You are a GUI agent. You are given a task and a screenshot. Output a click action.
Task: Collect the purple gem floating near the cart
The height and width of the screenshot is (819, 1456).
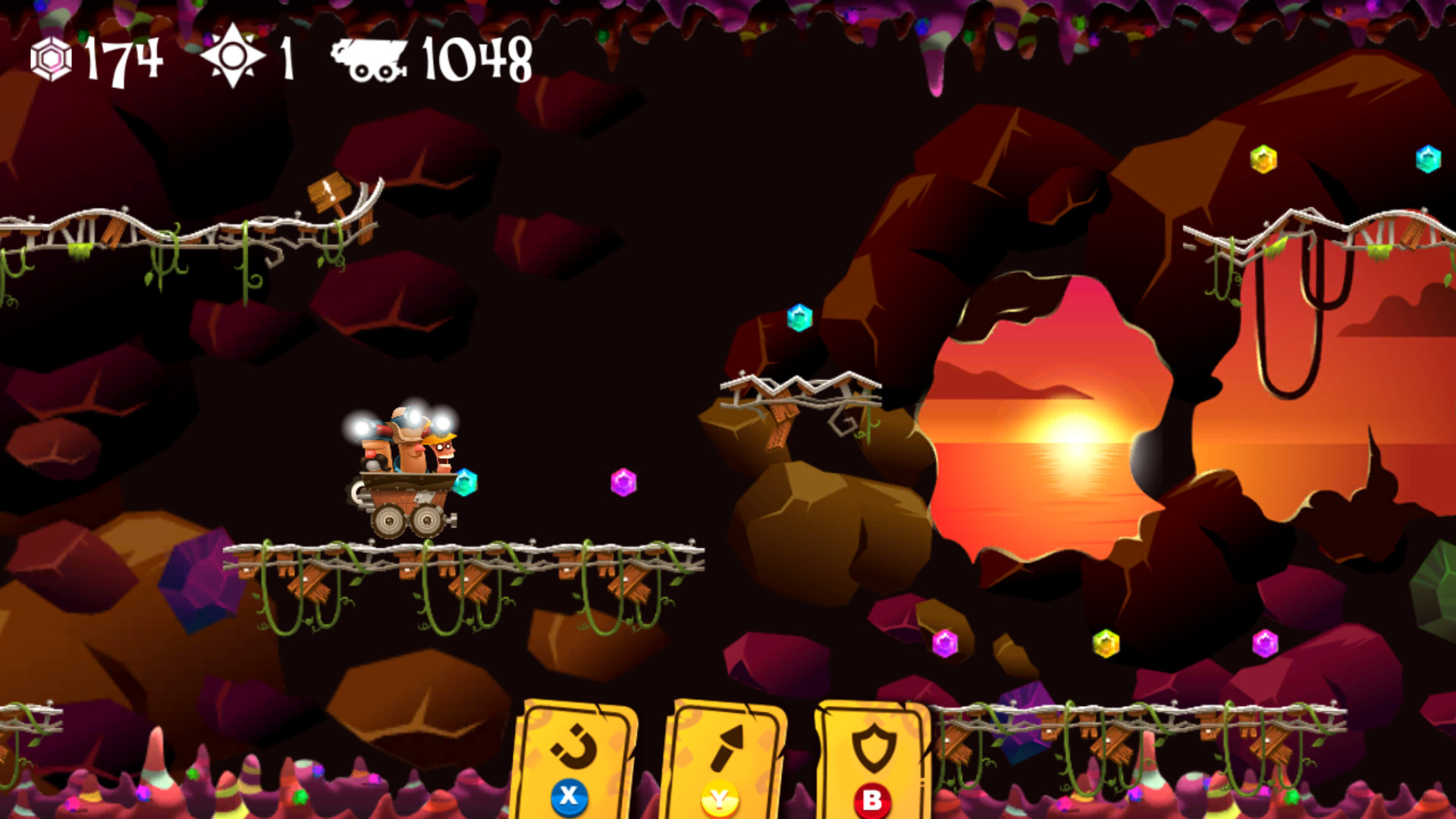click(x=623, y=481)
